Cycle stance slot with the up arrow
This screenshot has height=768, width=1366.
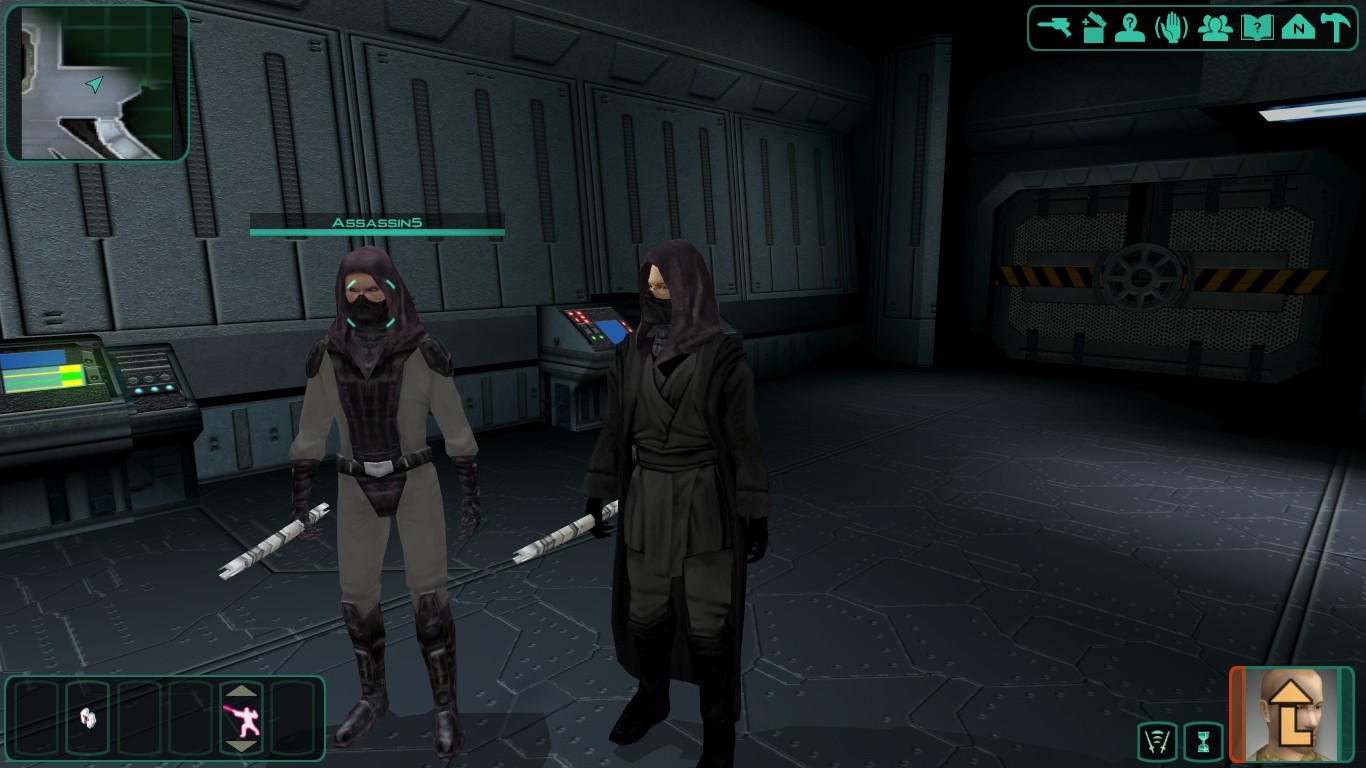(242, 691)
